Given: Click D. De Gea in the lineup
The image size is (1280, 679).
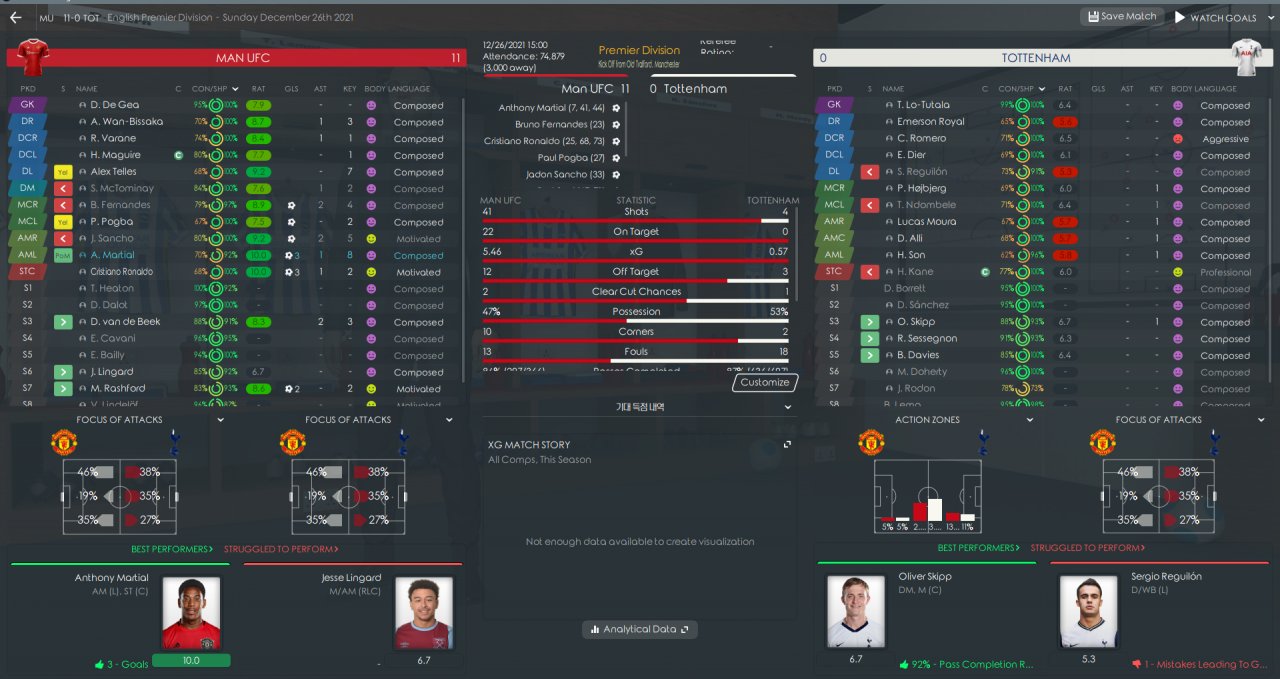Looking at the screenshot, I should pos(114,105).
